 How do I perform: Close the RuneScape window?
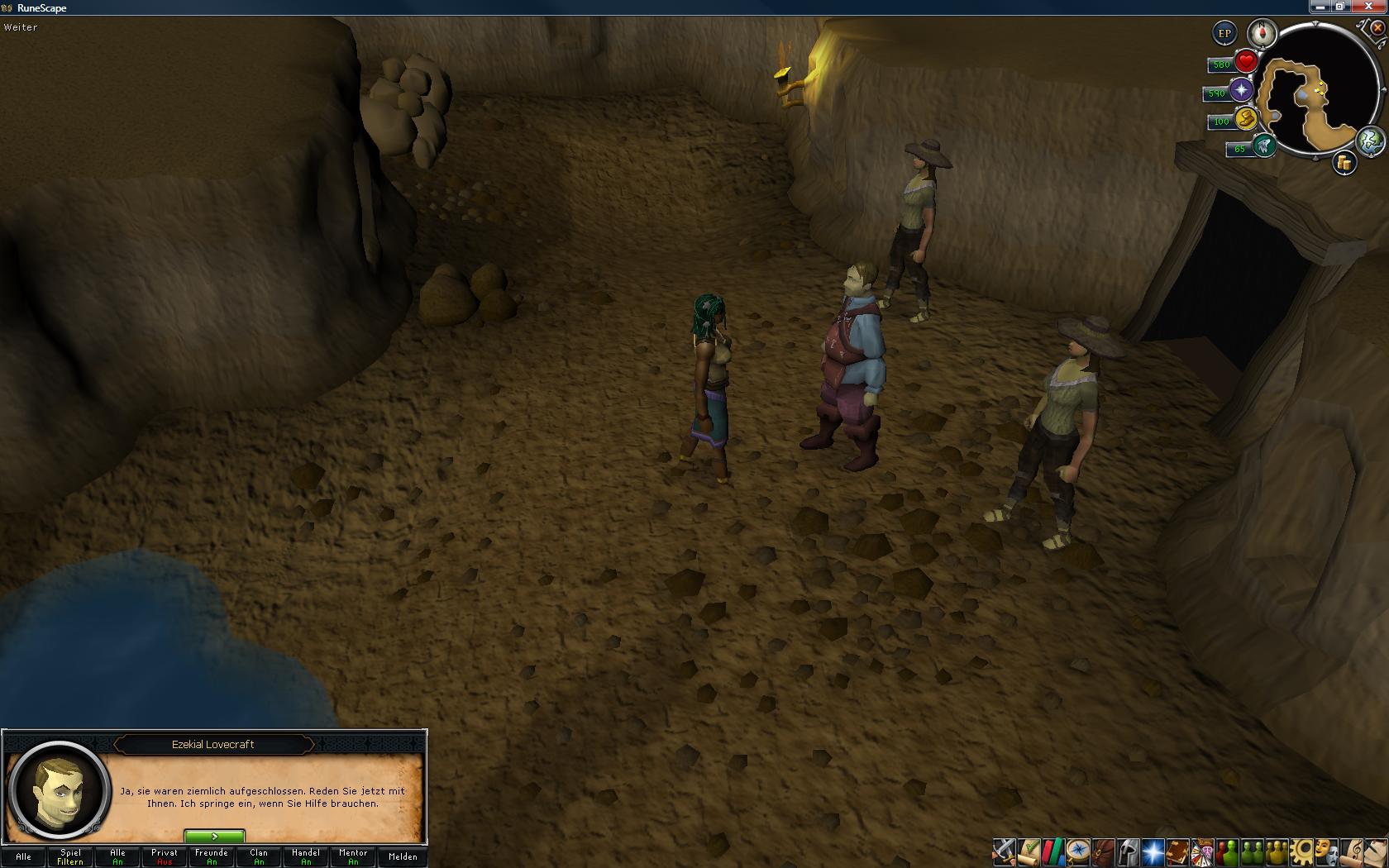(x=1377, y=7)
